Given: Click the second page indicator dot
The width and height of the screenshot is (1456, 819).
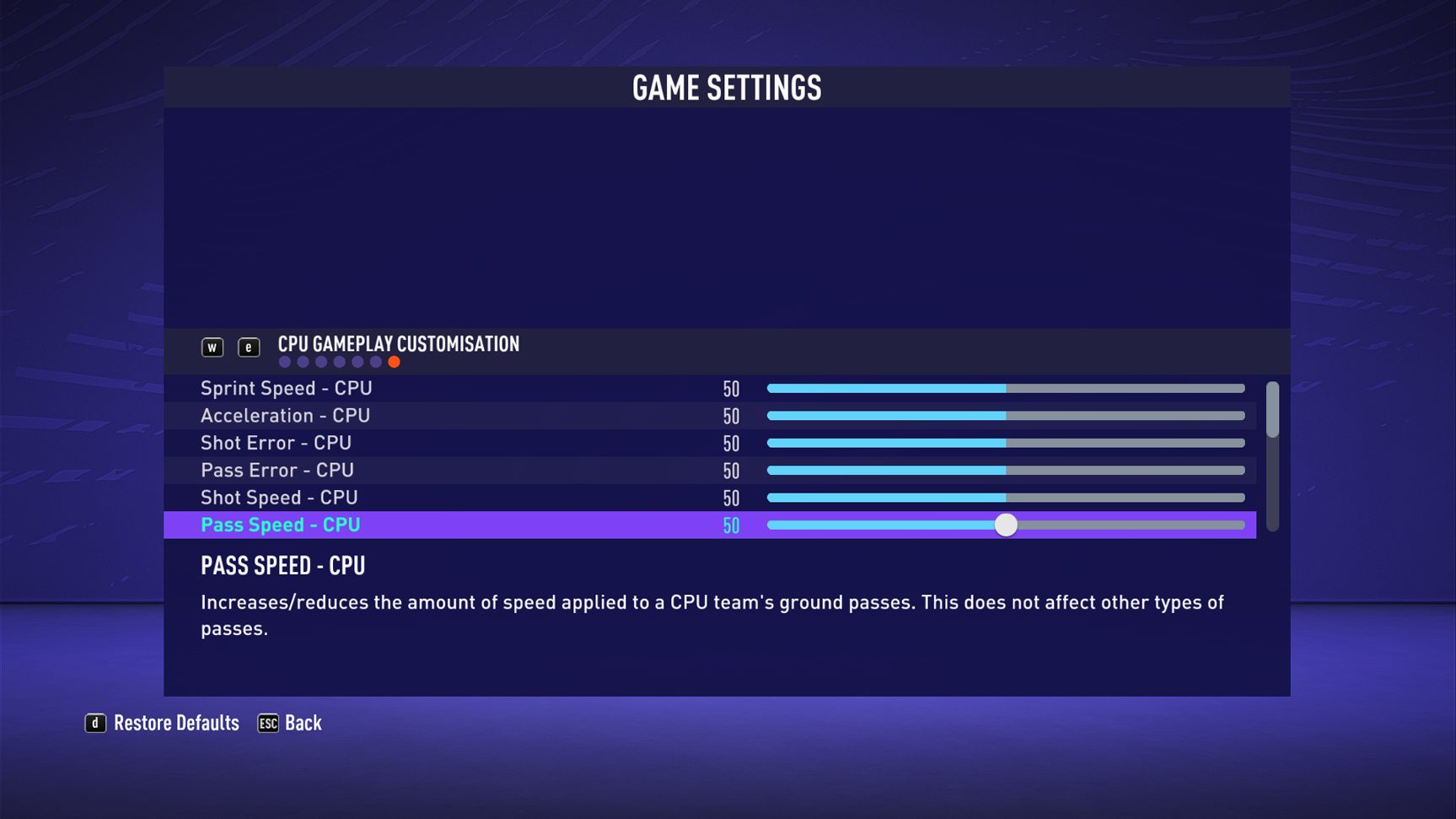Looking at the screenshot, I should (303, 361).
